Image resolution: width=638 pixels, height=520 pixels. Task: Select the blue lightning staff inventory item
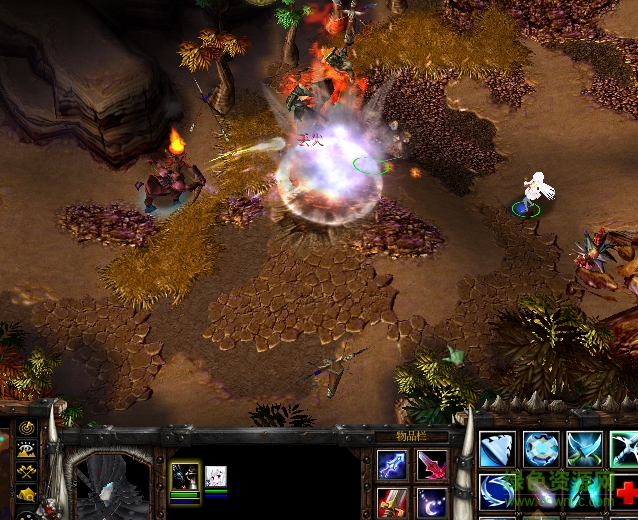(392, 465)
